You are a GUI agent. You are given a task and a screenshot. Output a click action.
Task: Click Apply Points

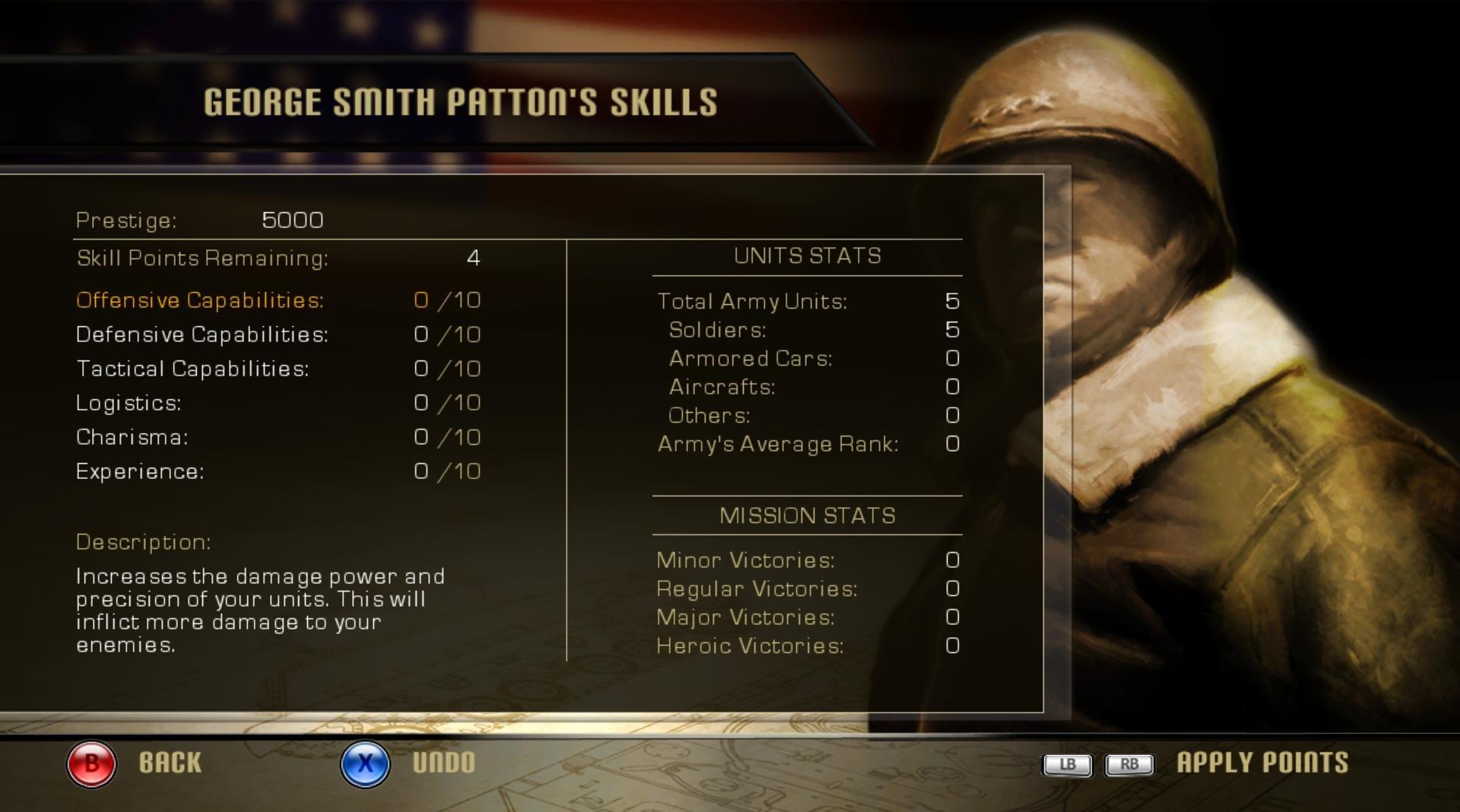pos(1260,763)
